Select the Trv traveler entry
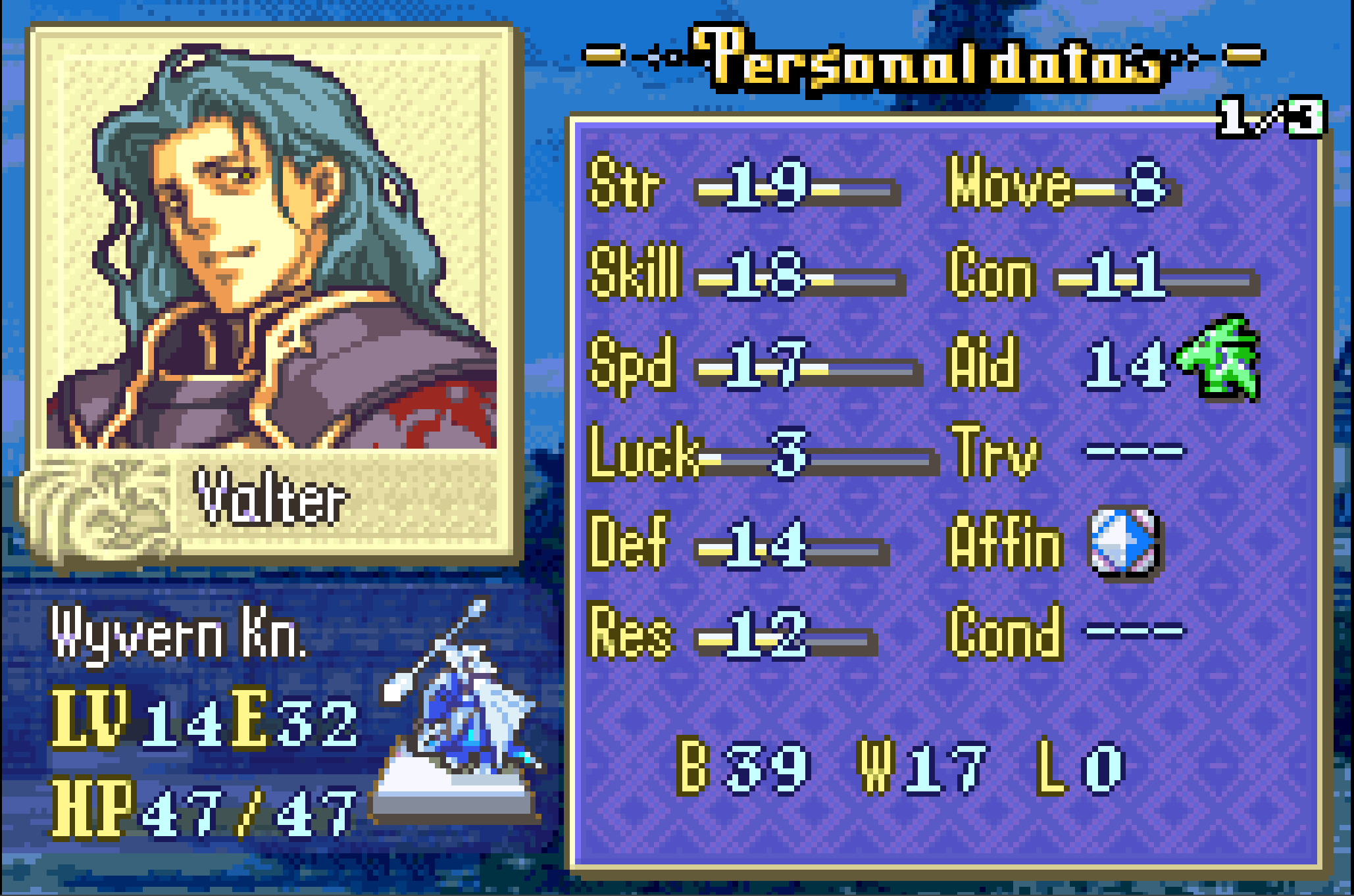 tap(1066, 453)
